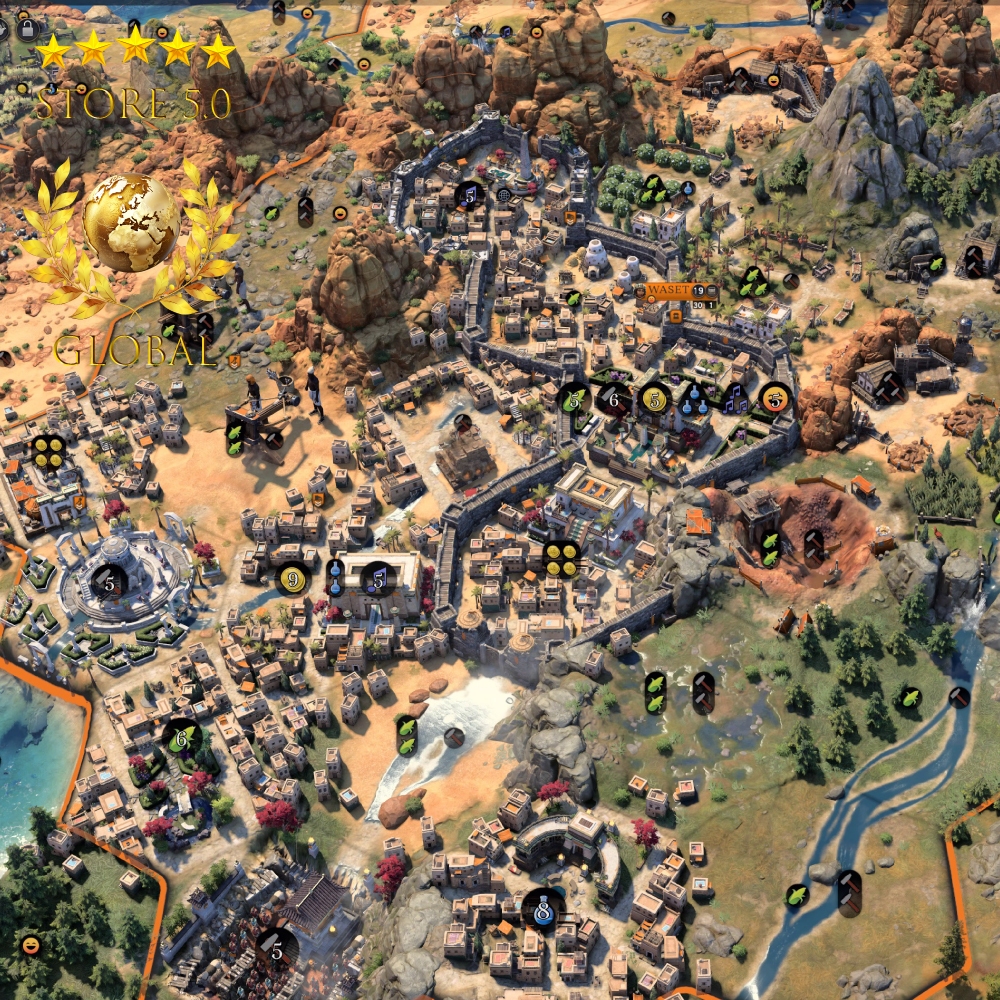Open the golden Global globe badge

[x=131, y=222]
